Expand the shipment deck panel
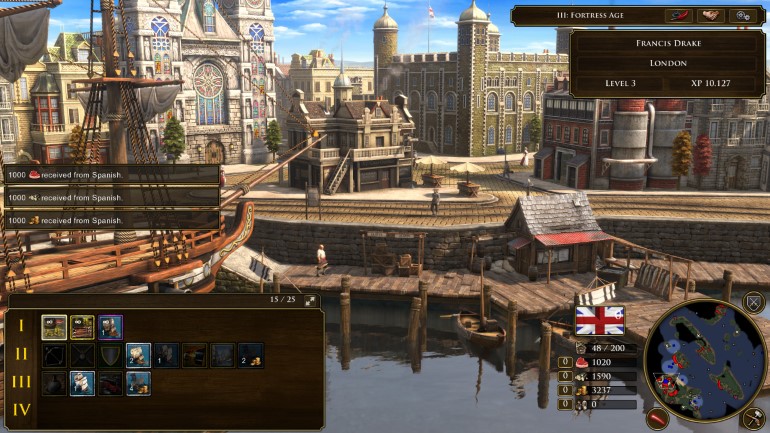The image size is (770, 433). (x=310, y=300)
